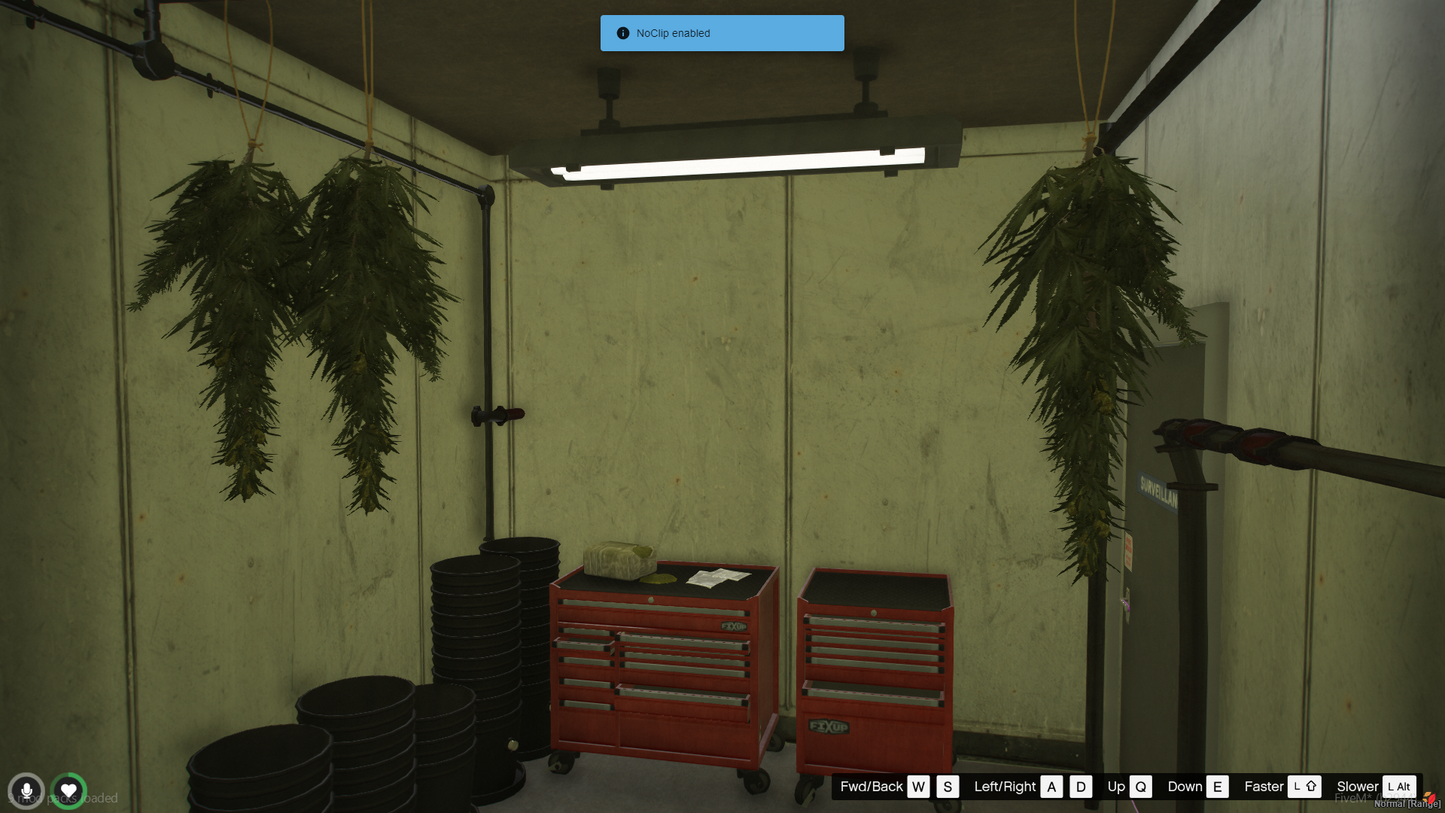This screenshot has height=813, width=1445.
Task: Dismiss the NoClip enabled notification
Action: [721, 33]
